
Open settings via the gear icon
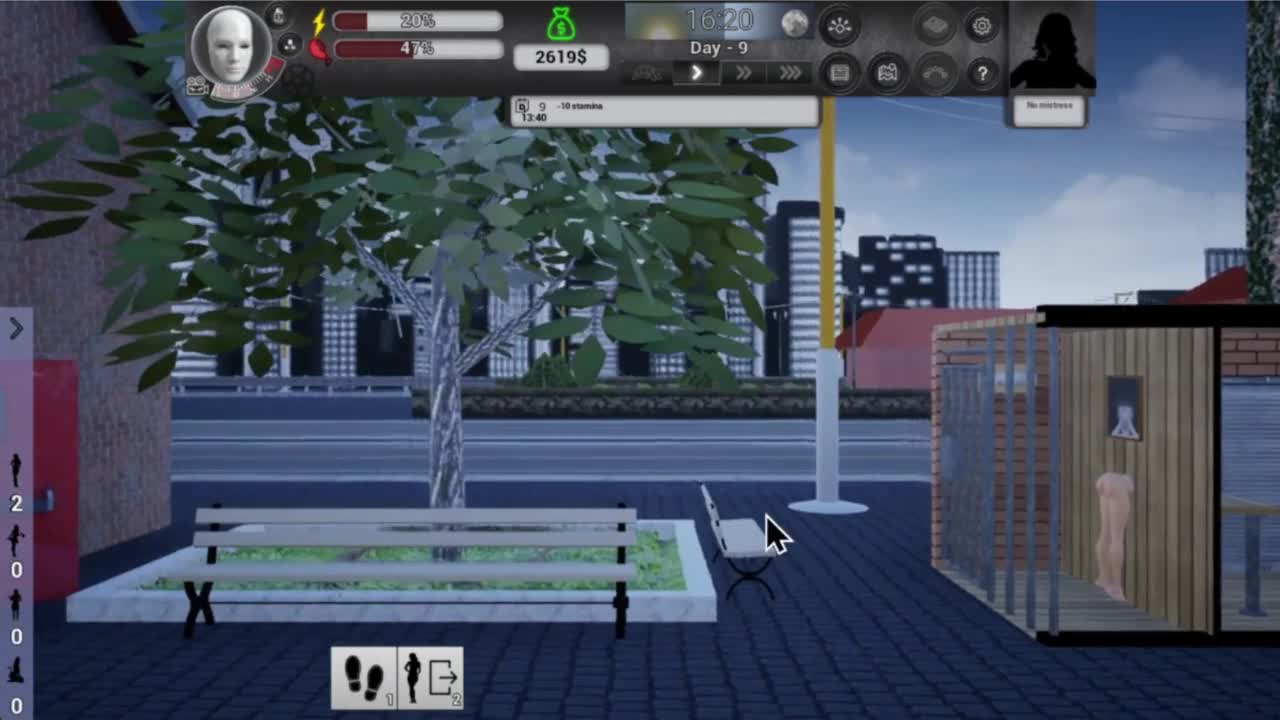(981, 27)
